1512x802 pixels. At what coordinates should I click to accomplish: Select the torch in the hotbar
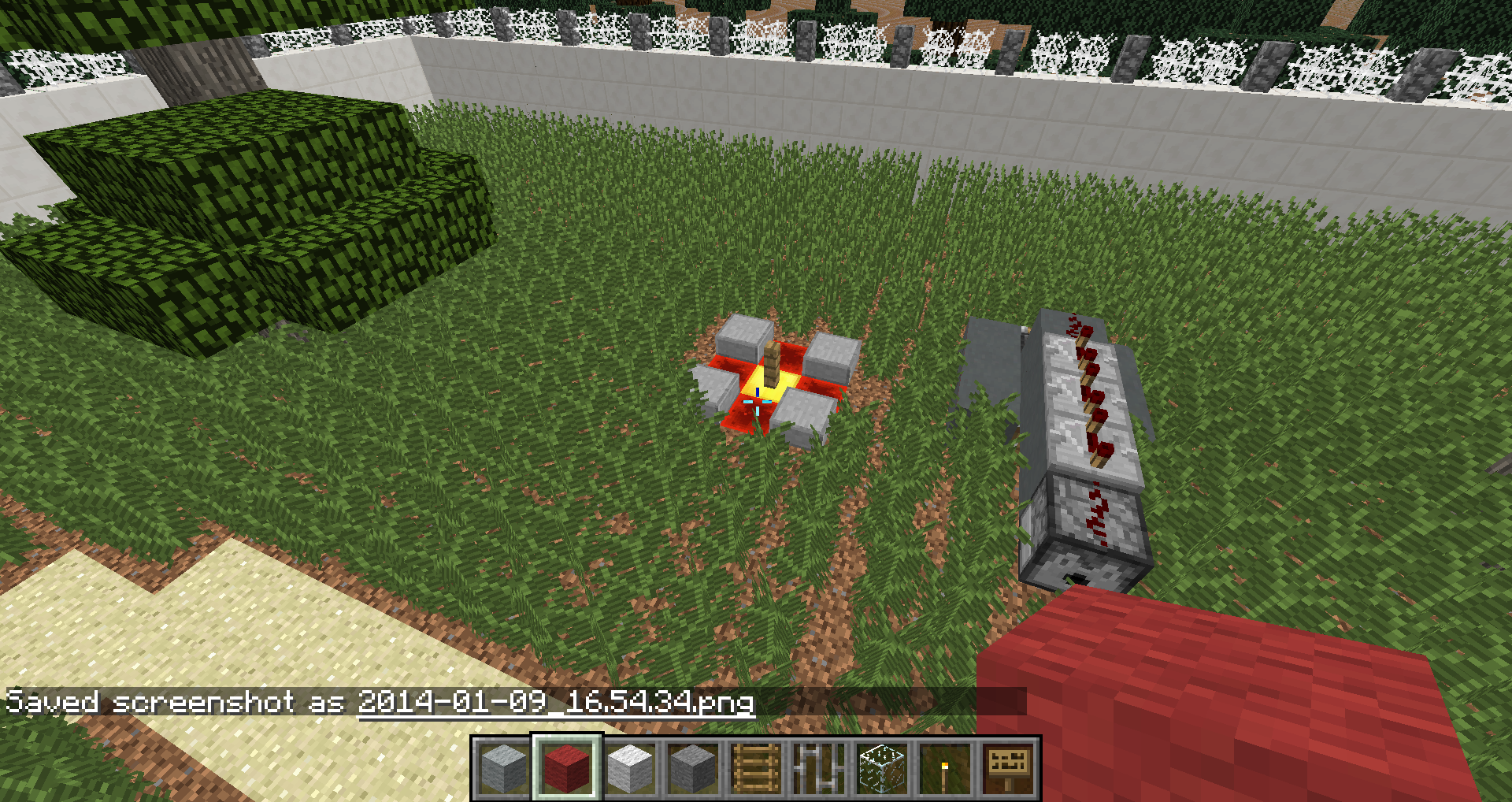tap(945, 768)
